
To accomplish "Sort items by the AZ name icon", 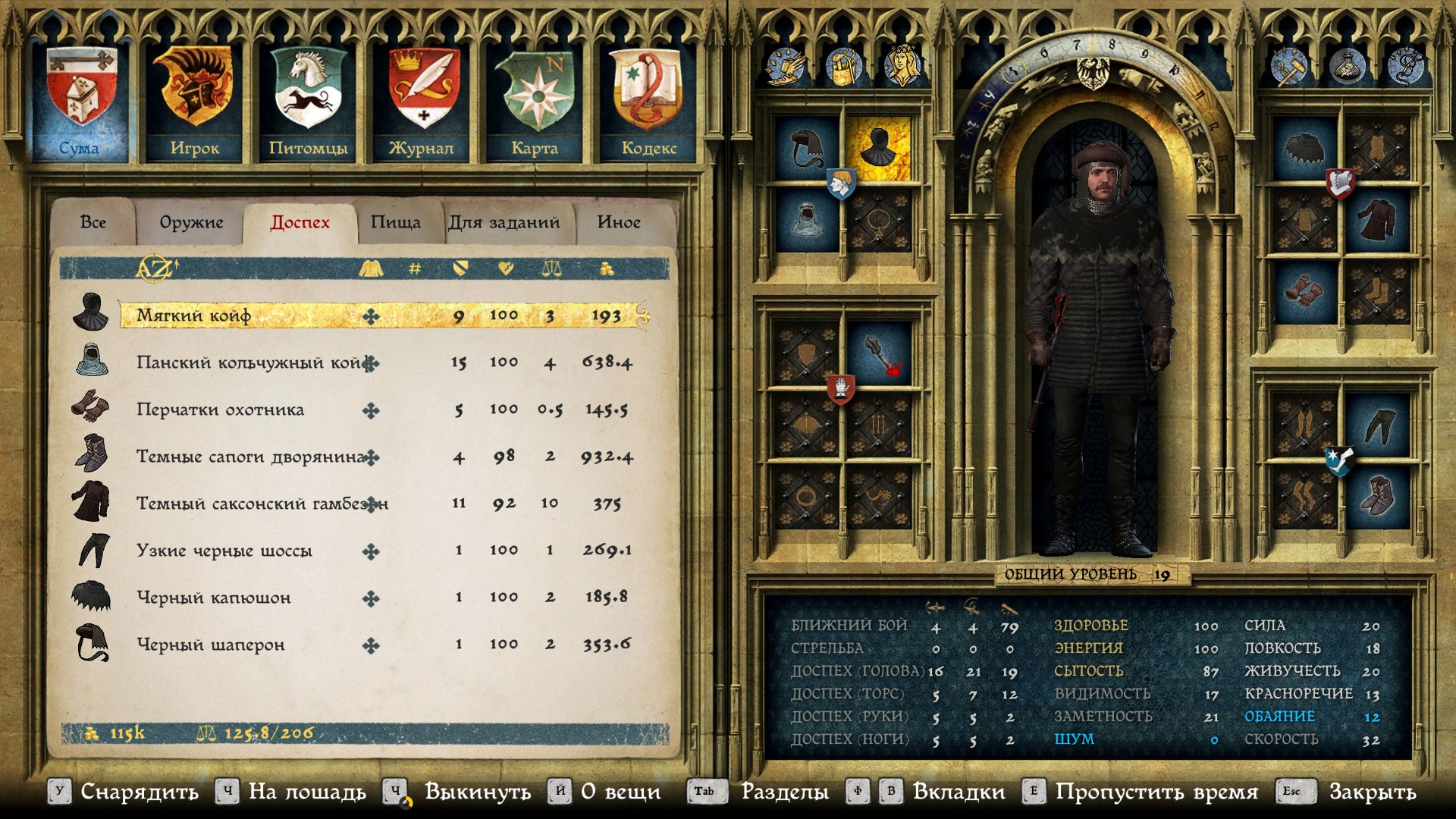I will [155, 268].
